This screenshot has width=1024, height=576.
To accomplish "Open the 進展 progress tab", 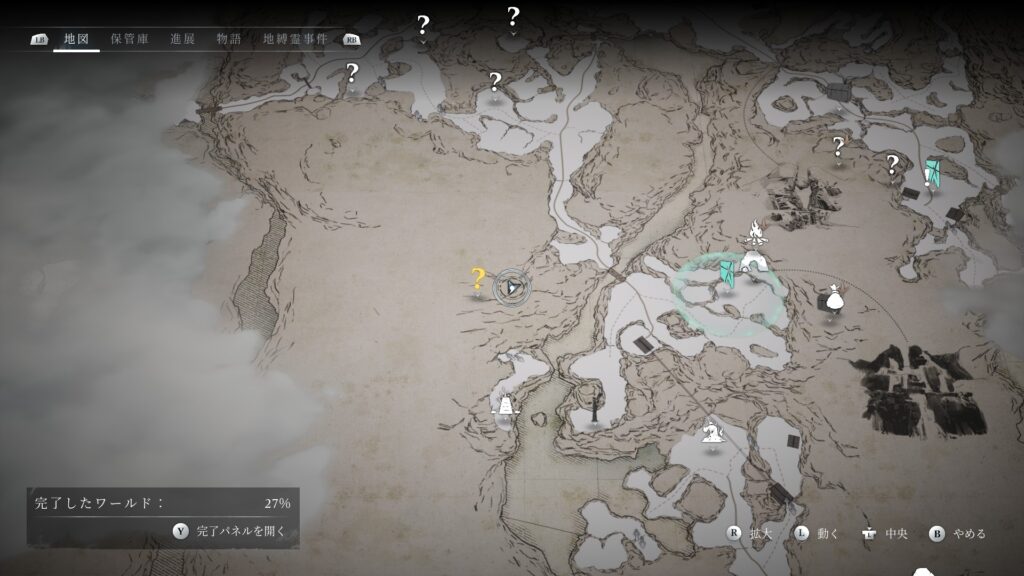I will coord(182,39).
